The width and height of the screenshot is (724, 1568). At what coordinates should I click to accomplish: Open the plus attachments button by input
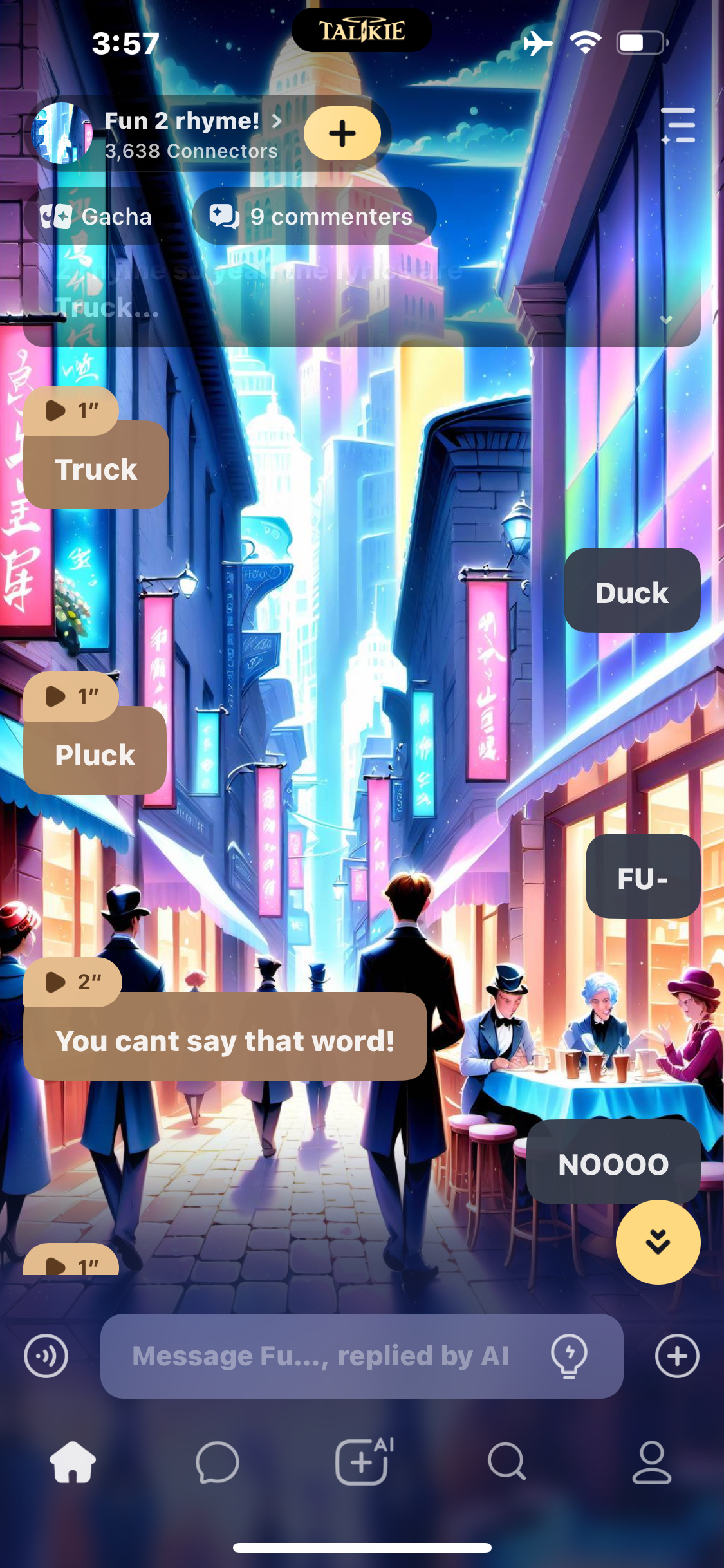[676, 1356]
